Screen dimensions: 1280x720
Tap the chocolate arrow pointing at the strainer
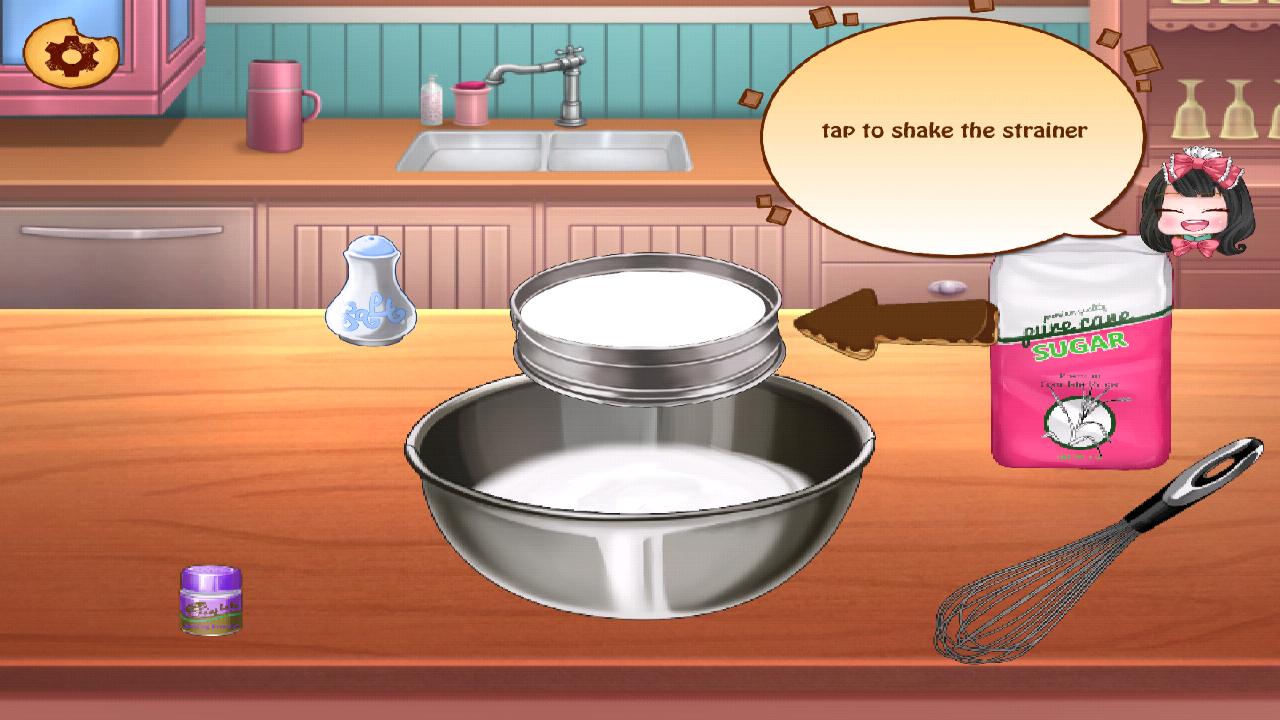coord(890,320)
